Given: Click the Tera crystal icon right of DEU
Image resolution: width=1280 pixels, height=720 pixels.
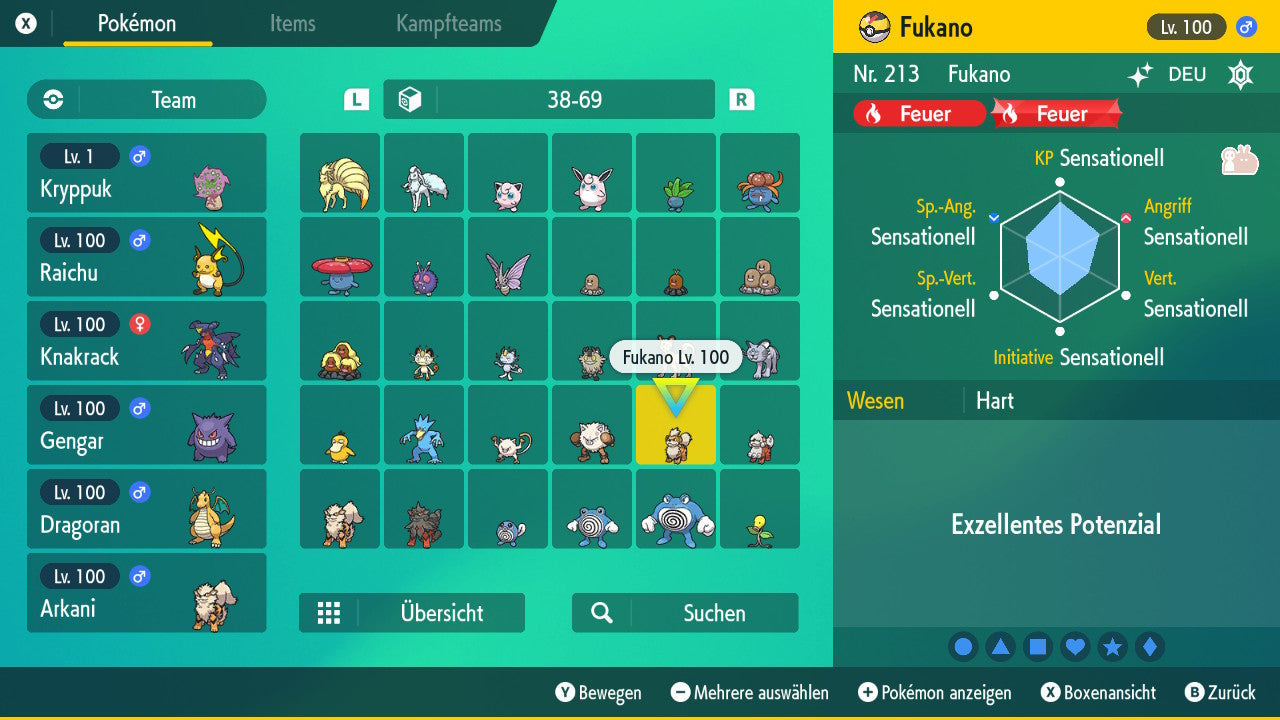Looking at the screenshot, I should (x=1240, y=74).
